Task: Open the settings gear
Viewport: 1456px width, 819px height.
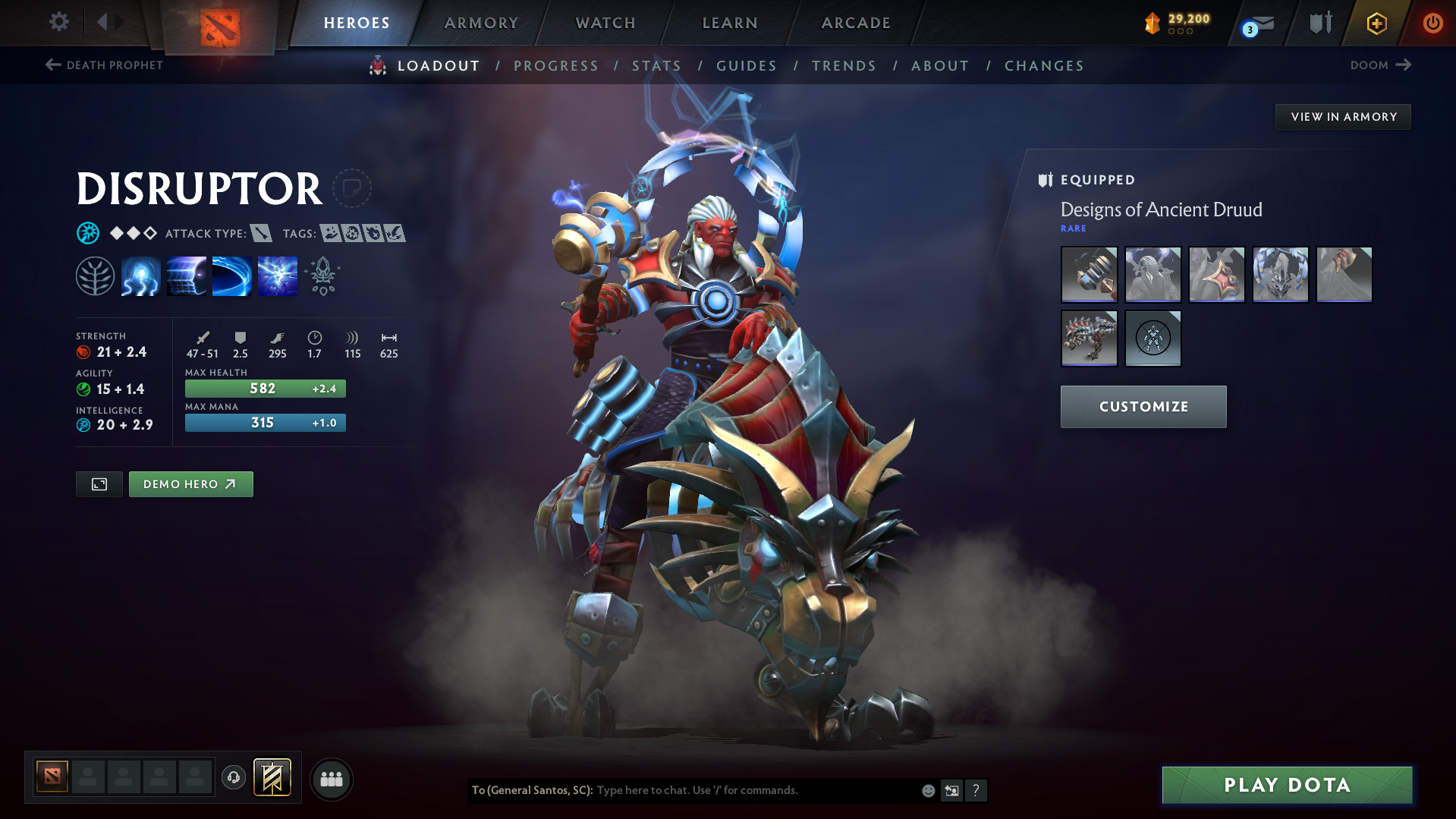Action: [x=58, y=22]
